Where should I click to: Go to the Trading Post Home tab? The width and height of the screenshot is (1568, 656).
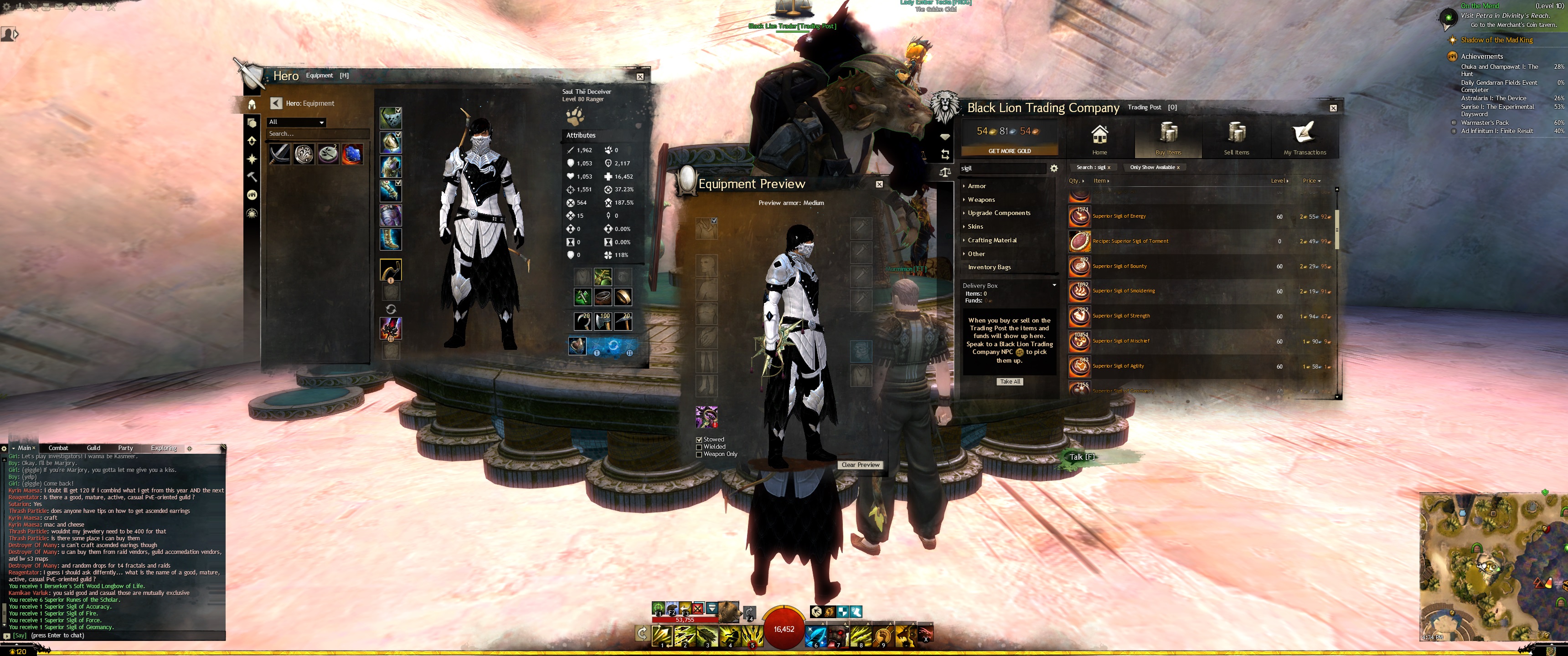(1099, 139)
